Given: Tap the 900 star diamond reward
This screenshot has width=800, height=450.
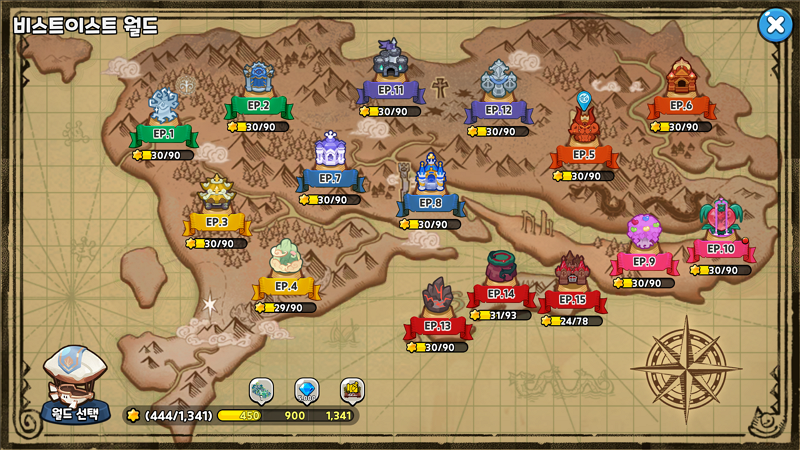Looking at the screenshot, I should point(307,390).
